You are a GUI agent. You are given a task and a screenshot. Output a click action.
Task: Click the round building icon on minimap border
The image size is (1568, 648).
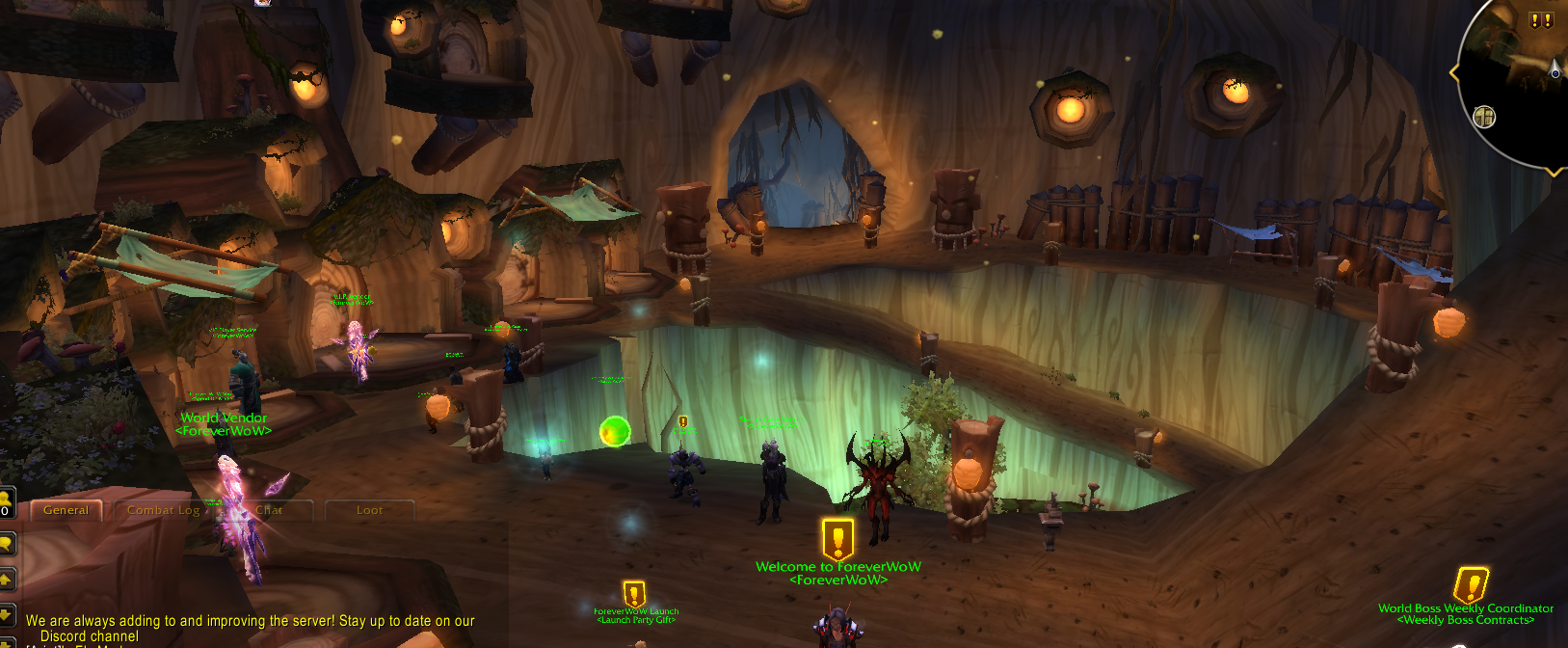coord(1484,118)
